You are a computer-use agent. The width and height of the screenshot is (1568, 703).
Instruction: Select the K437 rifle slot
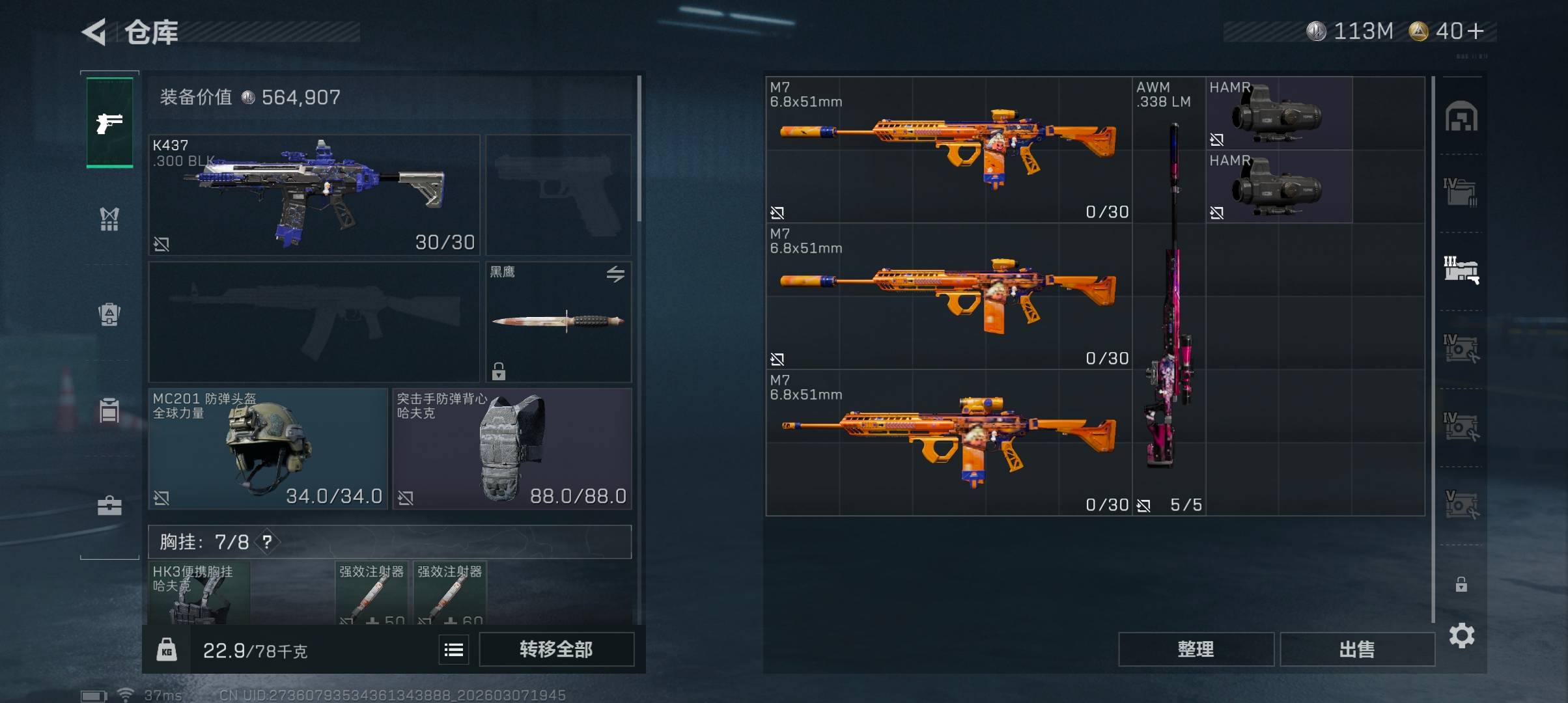pyautogui.click(x=314, y=195)
